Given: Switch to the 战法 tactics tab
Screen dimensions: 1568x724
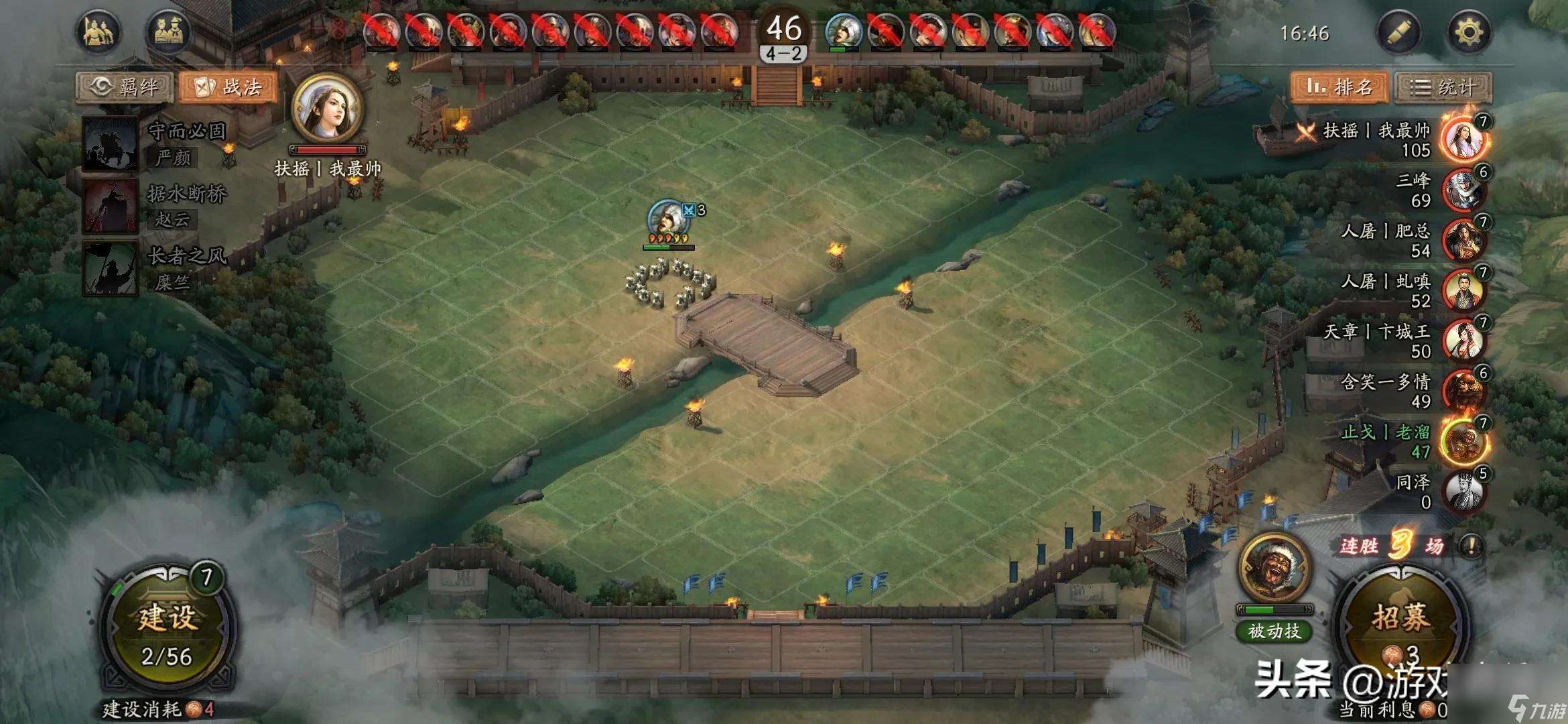Looking at the screenshot, I should (x=228, y=87).
